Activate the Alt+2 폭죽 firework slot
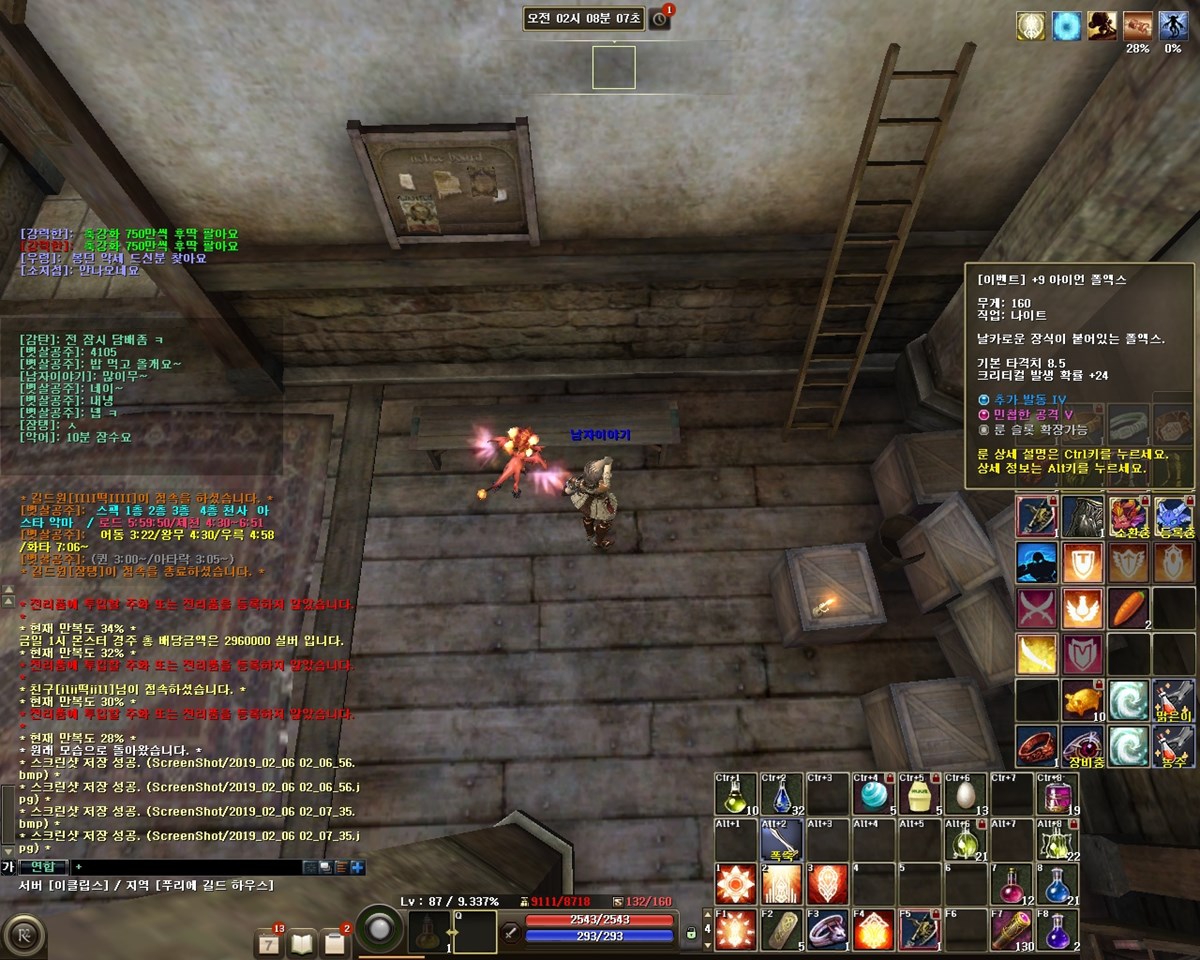Screen dimensions: 1200x960 tap(783, 840)
